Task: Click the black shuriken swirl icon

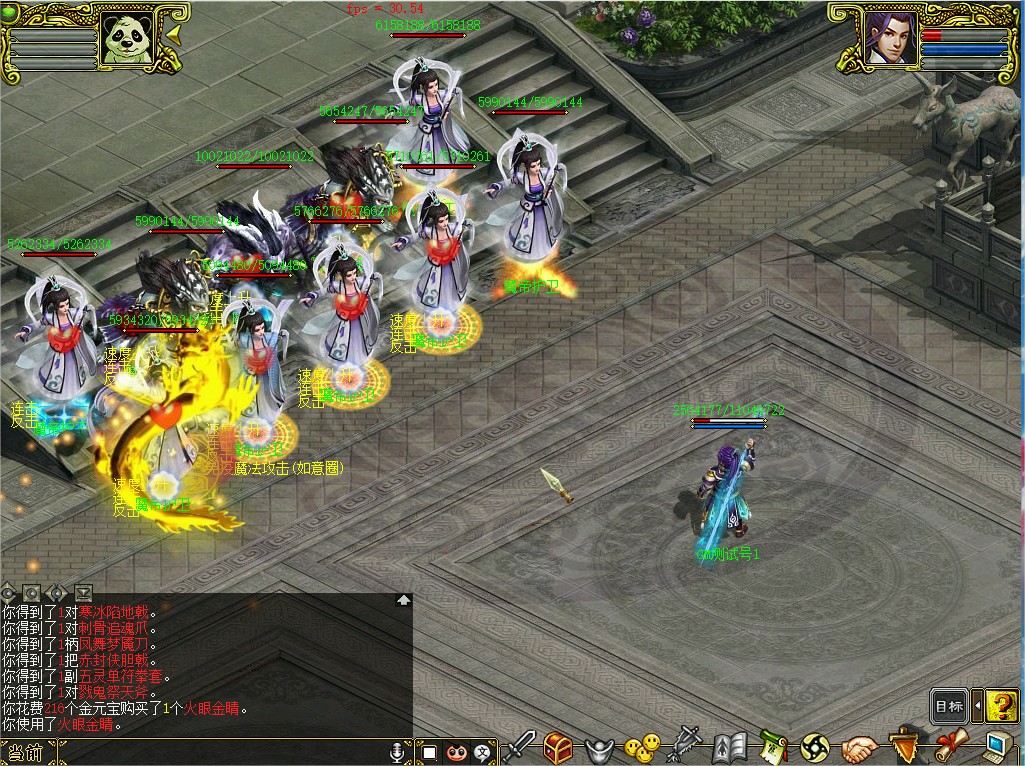Action: coord(815,747)
